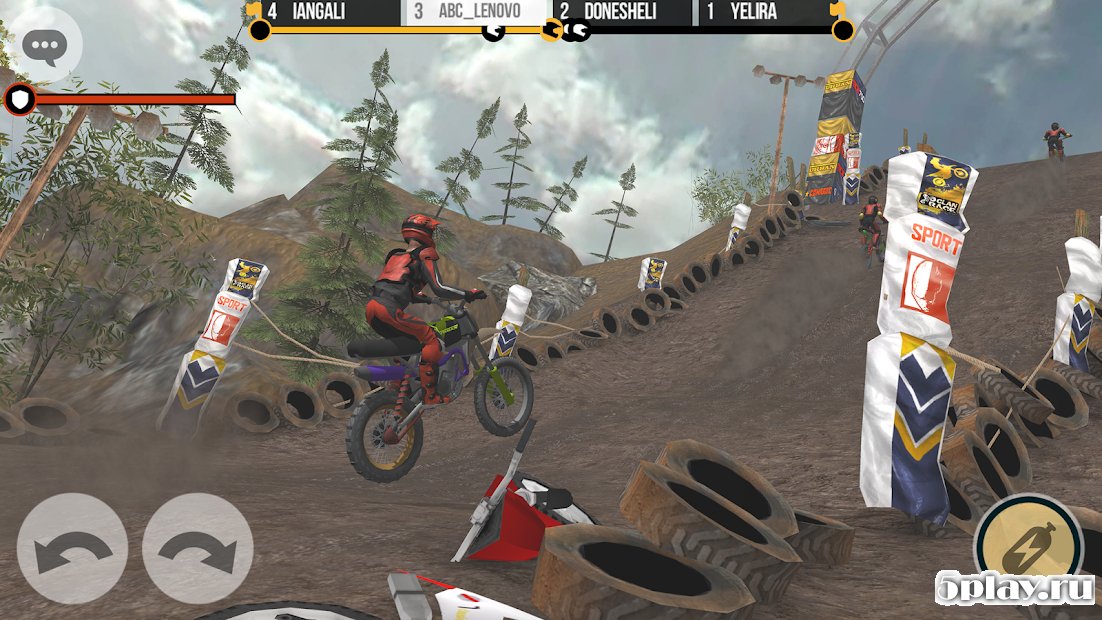Open the chat speech bubble
The width and height of the screenshot is (1102, 620).
point(46,46)
